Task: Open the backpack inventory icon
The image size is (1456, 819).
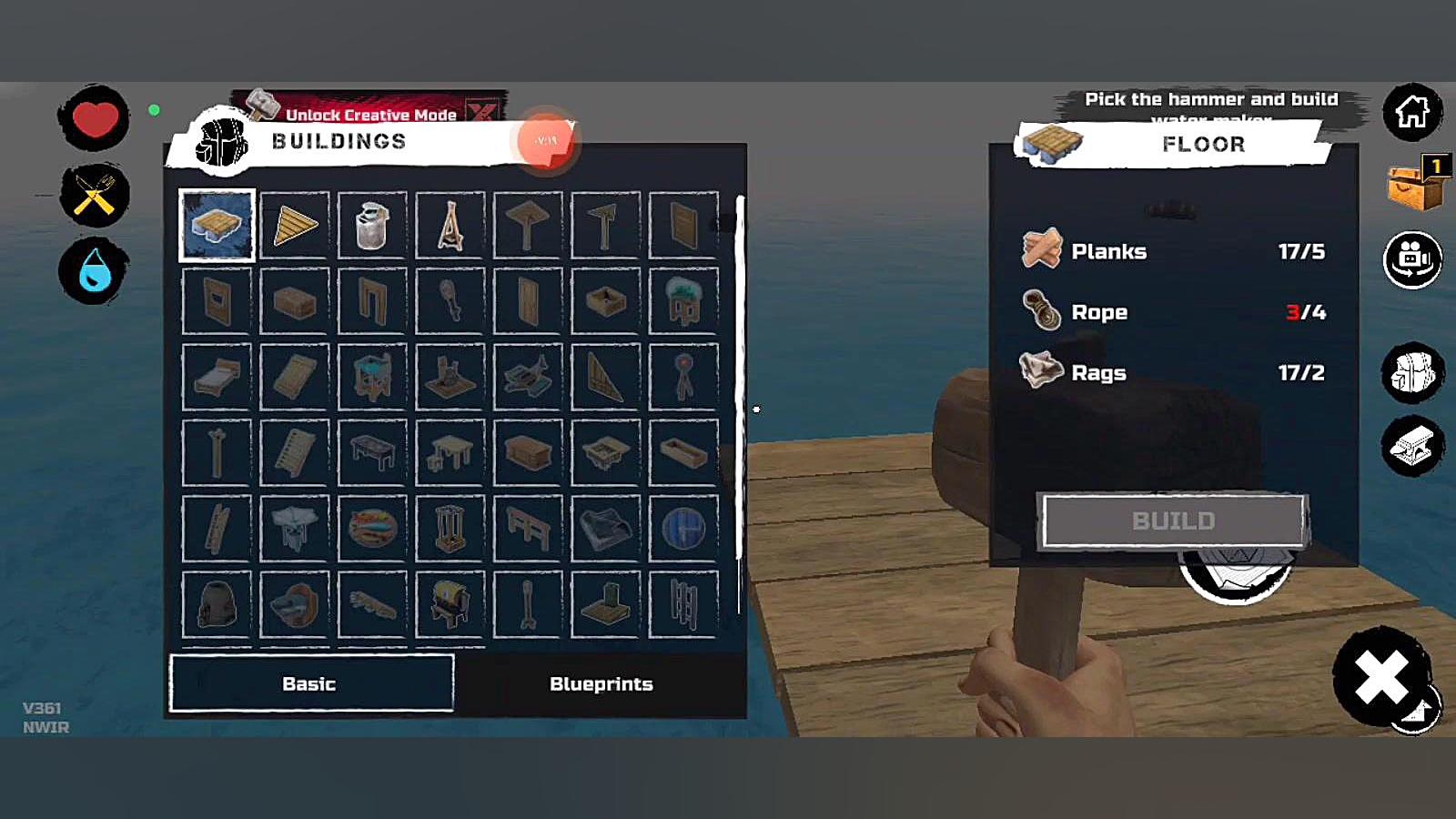Action: (x=1412, y=373)
